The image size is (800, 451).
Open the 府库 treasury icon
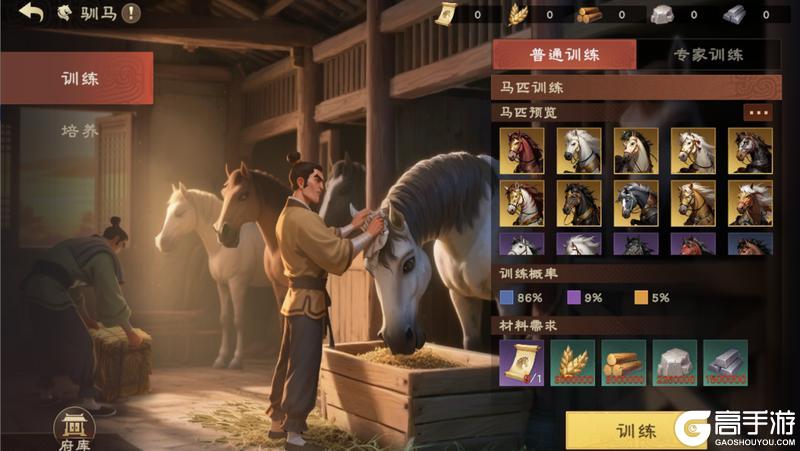(73, 427)
